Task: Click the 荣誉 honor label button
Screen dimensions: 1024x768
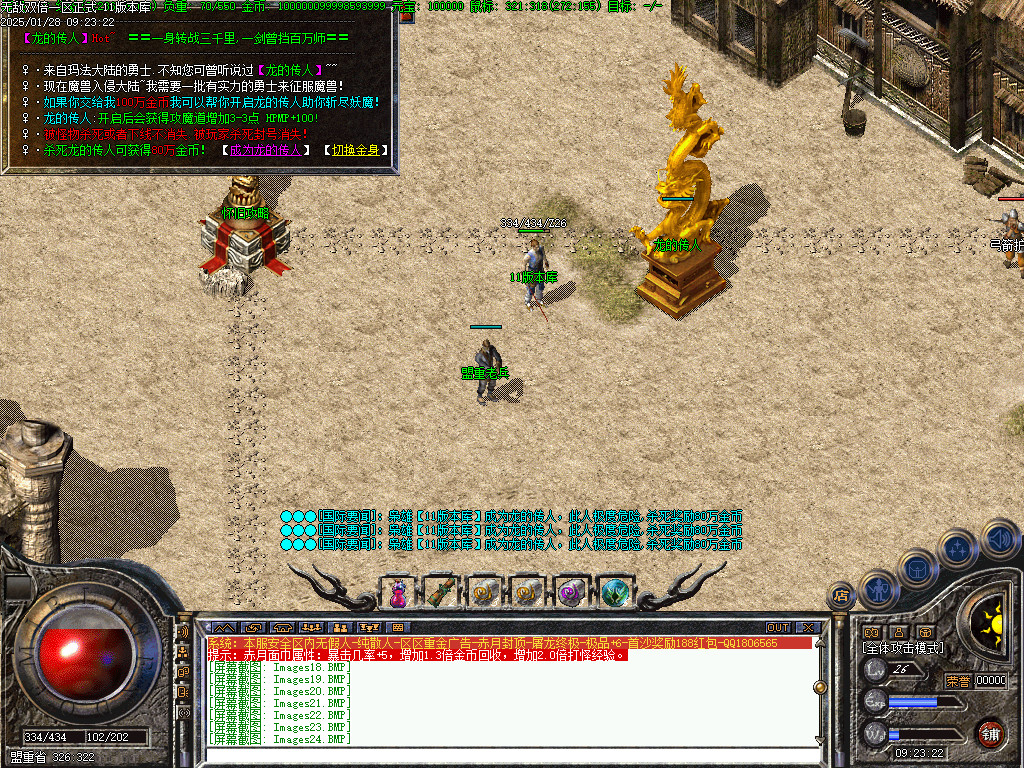Action: 958,681
